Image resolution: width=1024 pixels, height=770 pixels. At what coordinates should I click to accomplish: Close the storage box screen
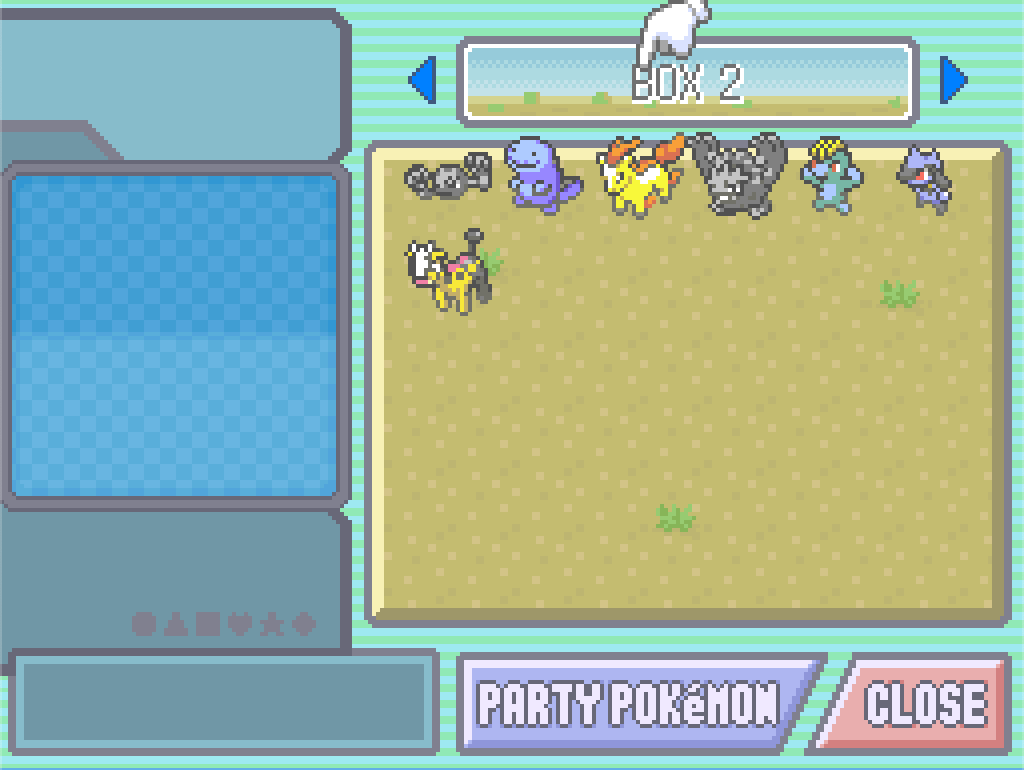[x=922, y=704]
